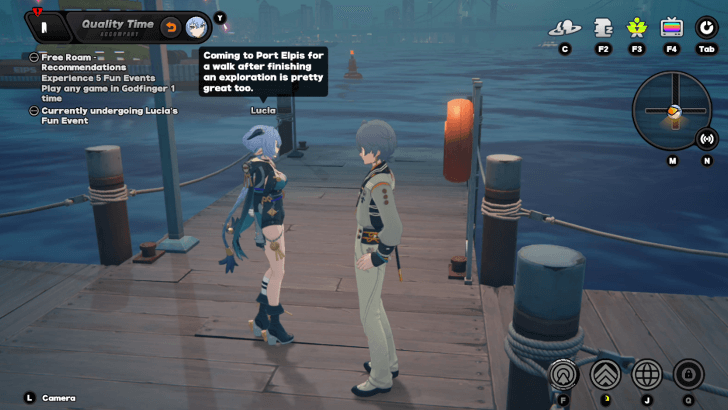The image size is (728, 410).
Task: Click the locked padlock ability icon
Action: pyautogui.click(x=687, y=374)
